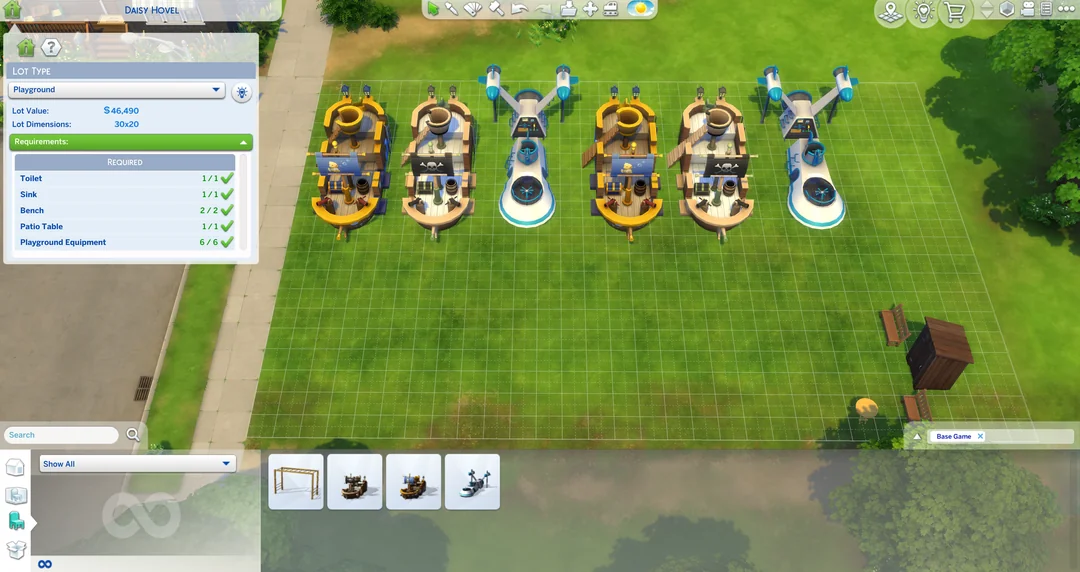The width and height of the screenshot is (1080, 572).
Task: Open the Playground lot type dropdown
Action: pos(116,90)
